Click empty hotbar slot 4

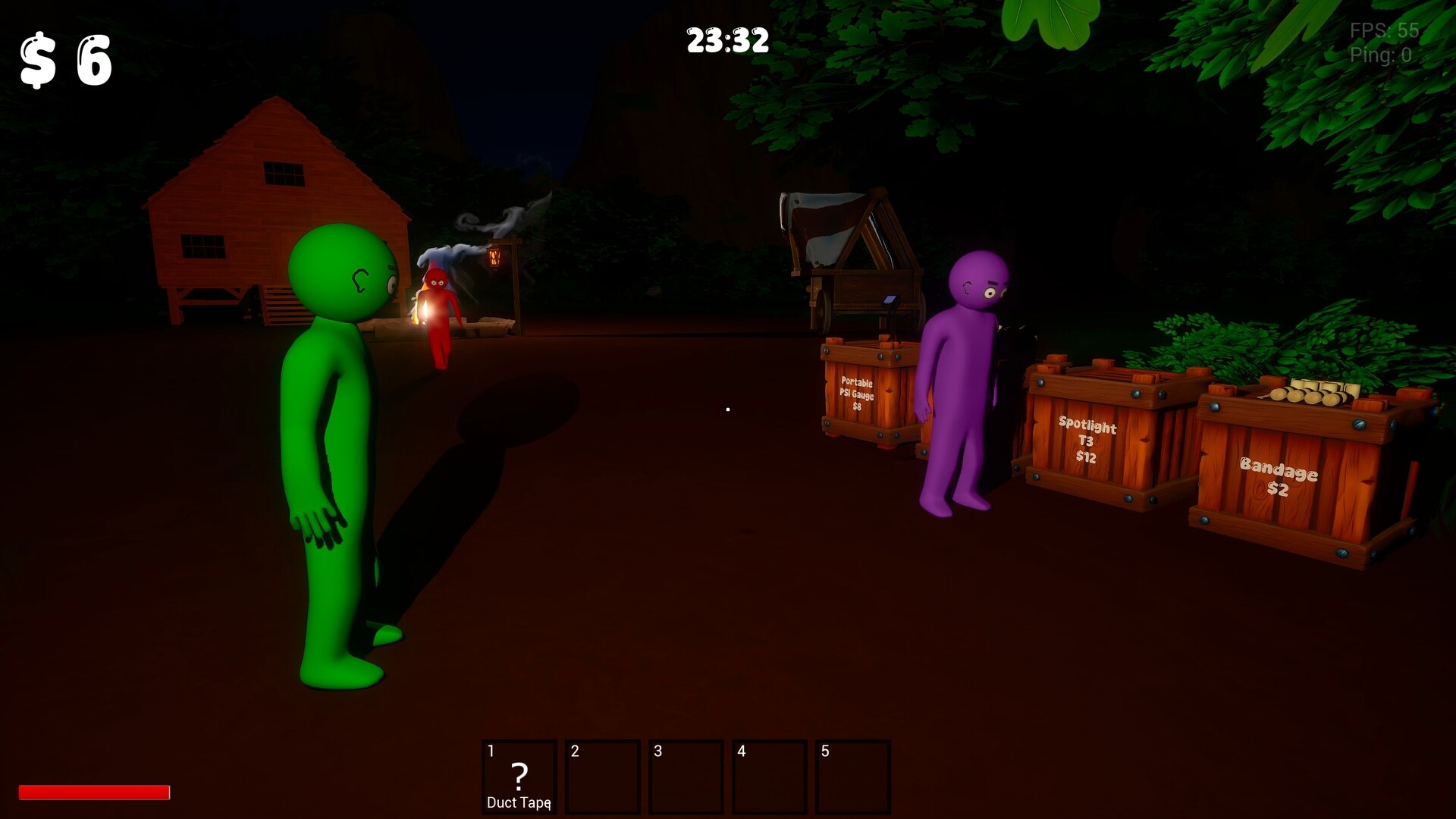pyautogui.click(x=770, y=777)
